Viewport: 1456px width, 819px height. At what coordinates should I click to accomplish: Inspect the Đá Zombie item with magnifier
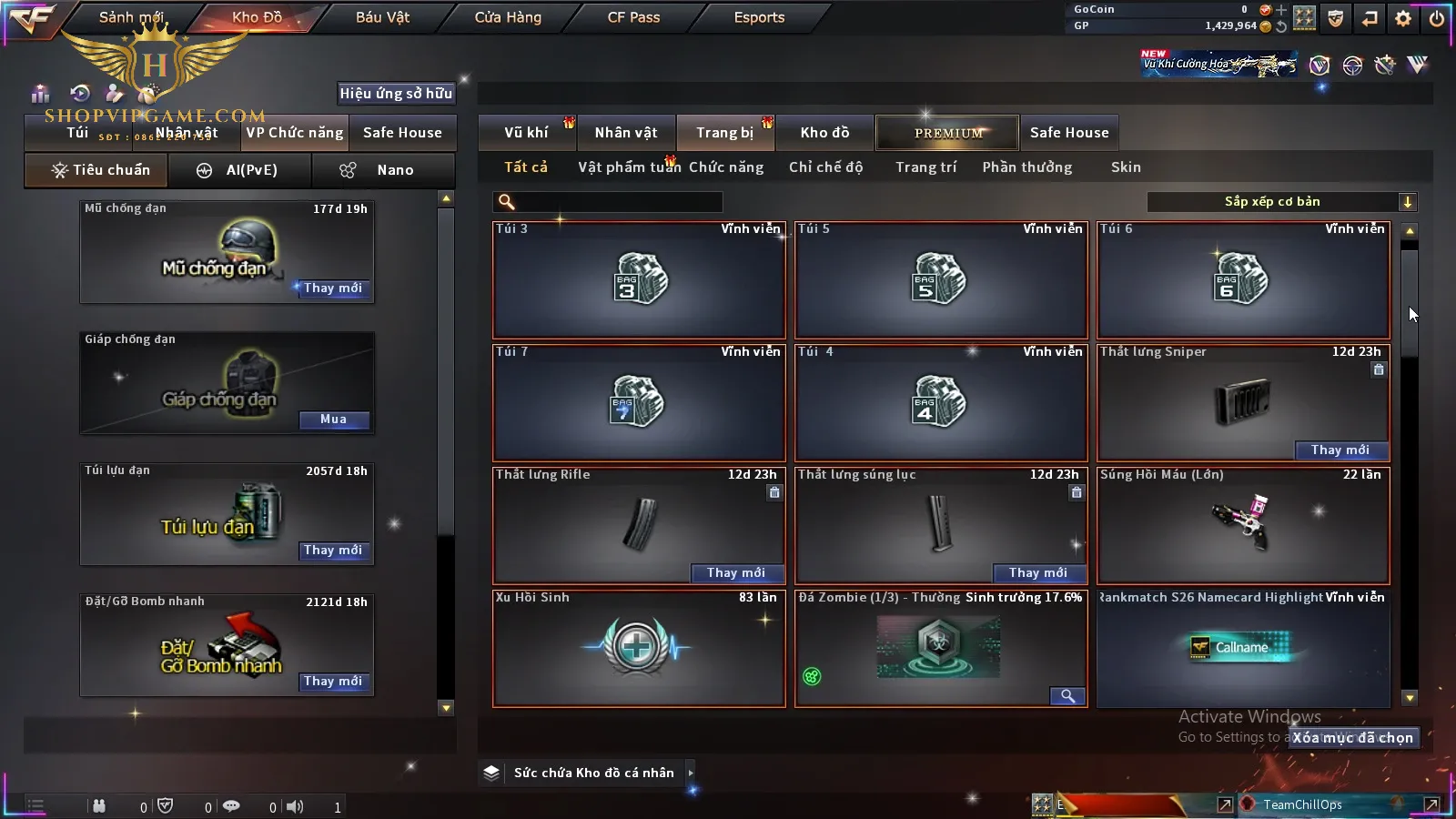pos(1067,696)
